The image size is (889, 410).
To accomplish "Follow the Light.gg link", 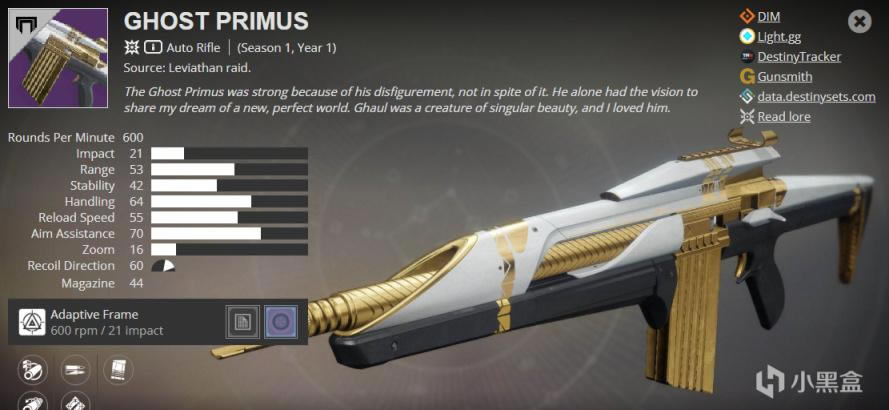I will pyautogui.click(x=779, y=36).
